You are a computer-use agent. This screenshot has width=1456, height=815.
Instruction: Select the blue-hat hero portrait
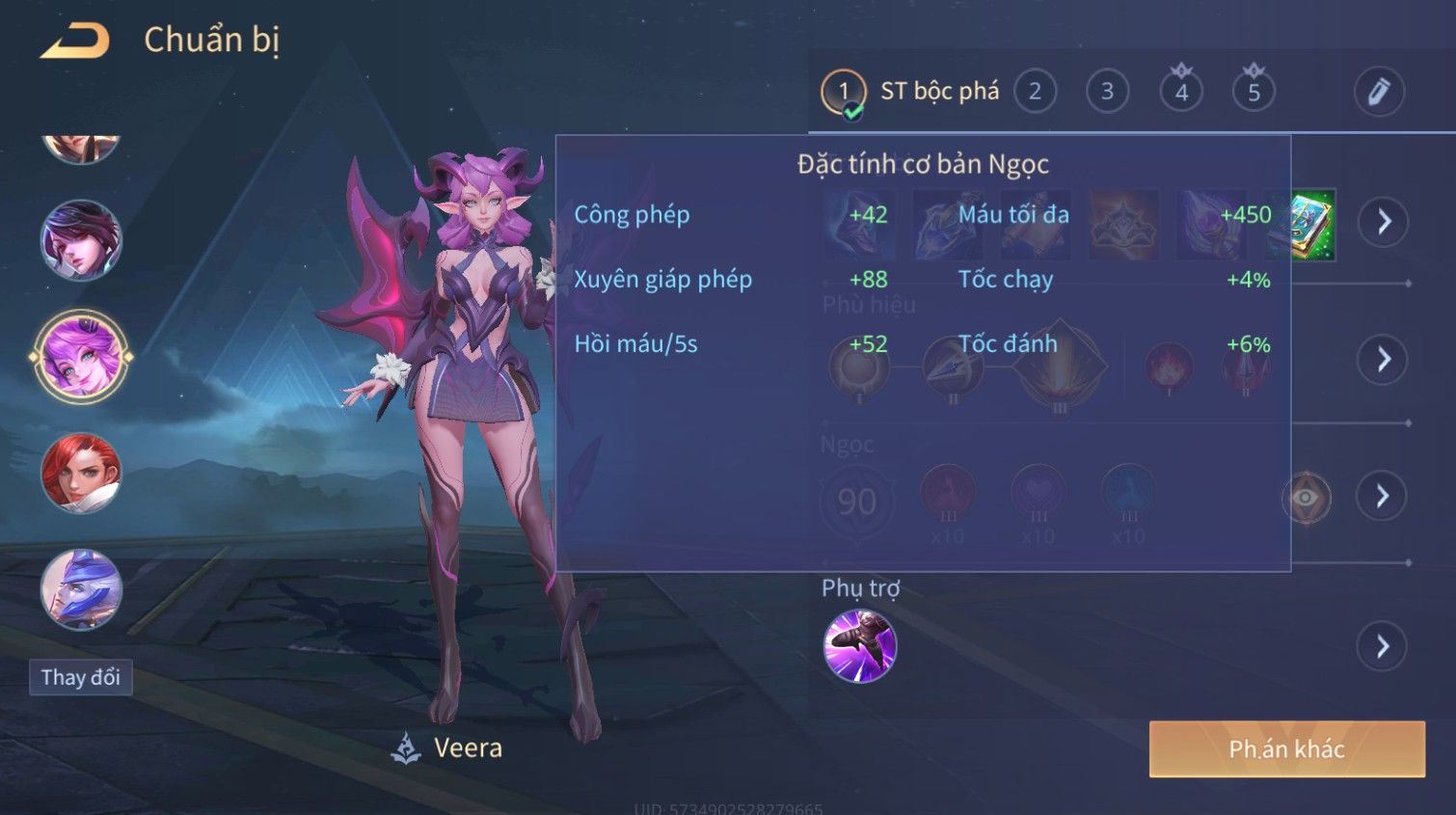click(81, 589)
